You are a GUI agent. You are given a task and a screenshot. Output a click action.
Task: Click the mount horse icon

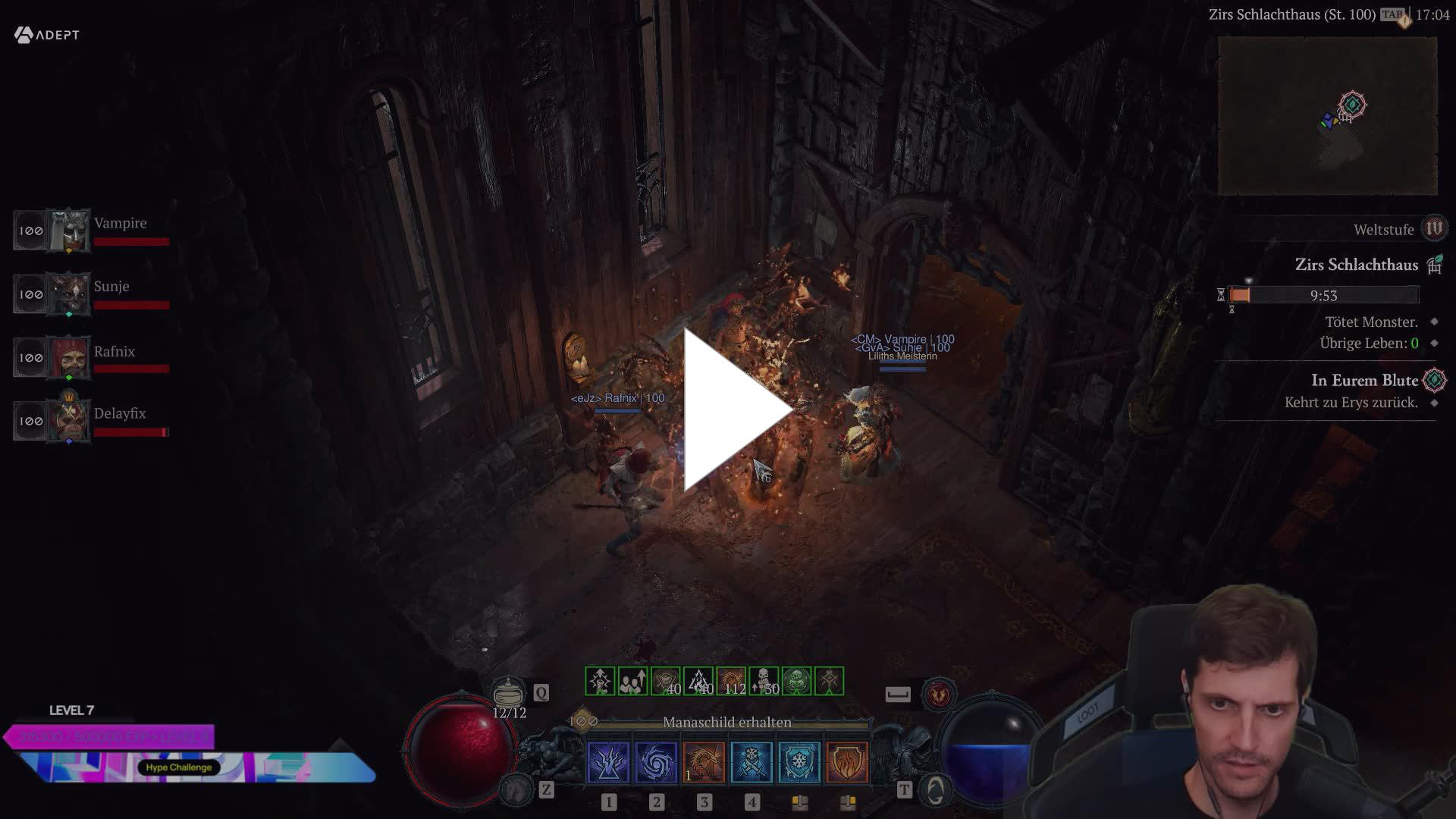point(517,790)
